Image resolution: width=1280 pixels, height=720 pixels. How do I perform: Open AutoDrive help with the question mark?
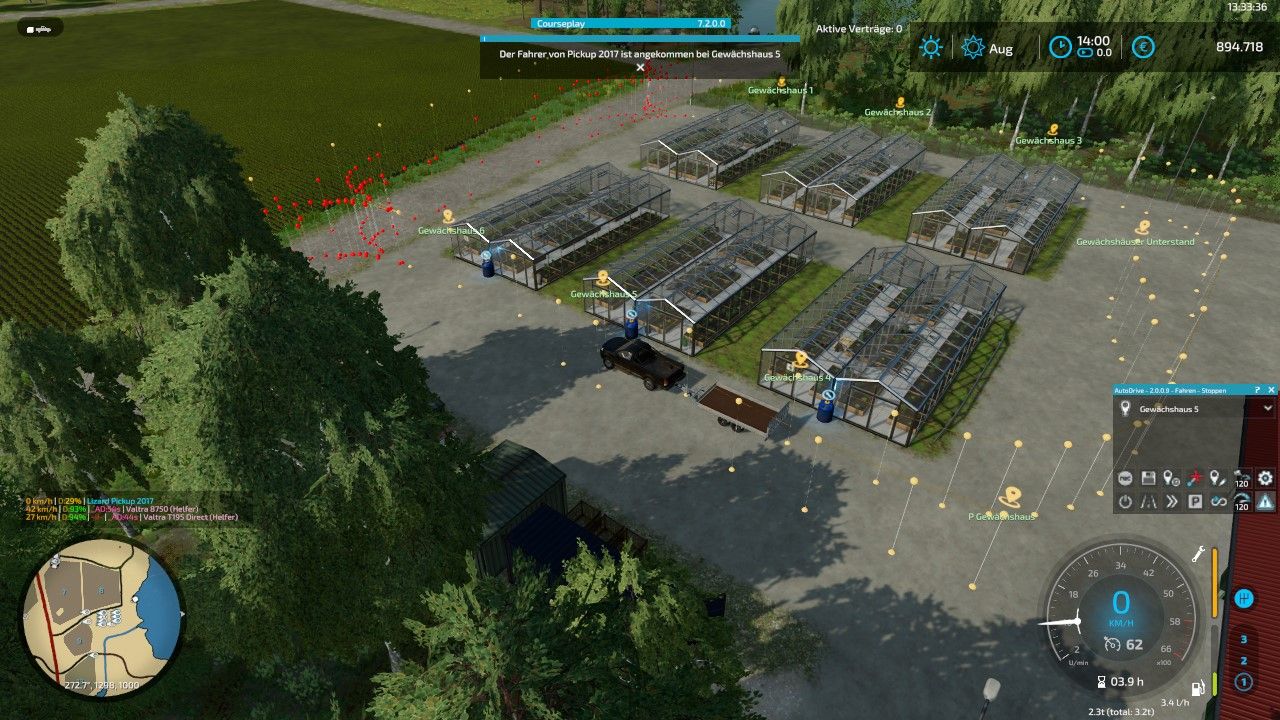tap(1258, 390)
